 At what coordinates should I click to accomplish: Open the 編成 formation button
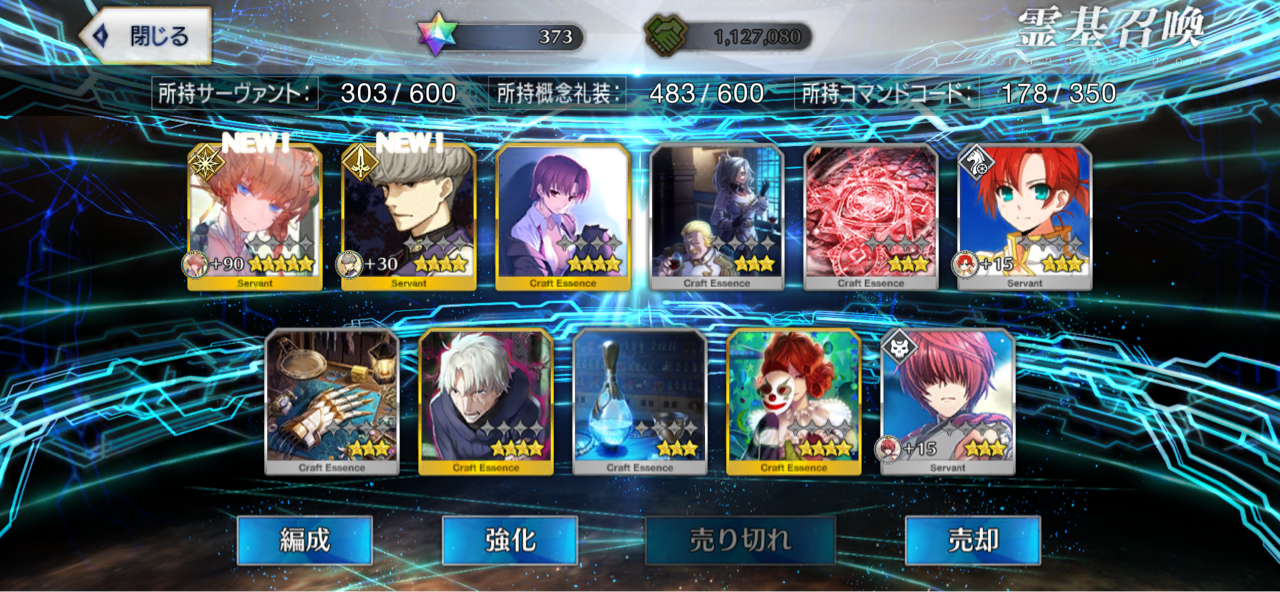pos(304,541)
